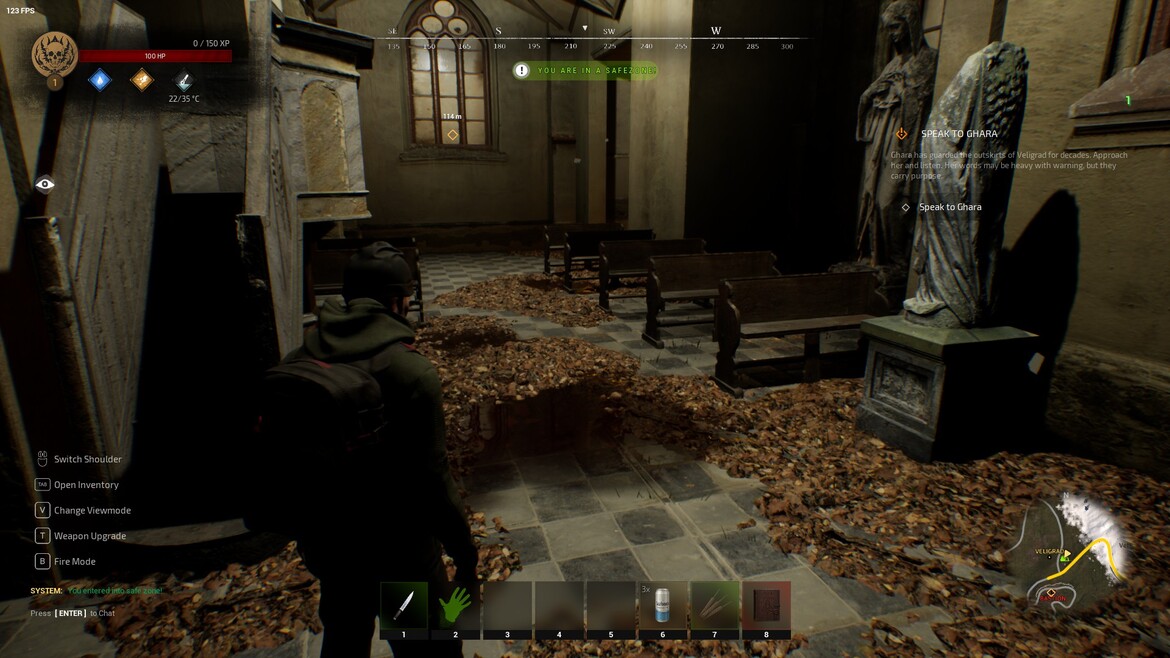Open the Speak to Ghara quest tracker
Image resolution: width=1170 pixels, height=658 pixels.
(x=958, y=134)
